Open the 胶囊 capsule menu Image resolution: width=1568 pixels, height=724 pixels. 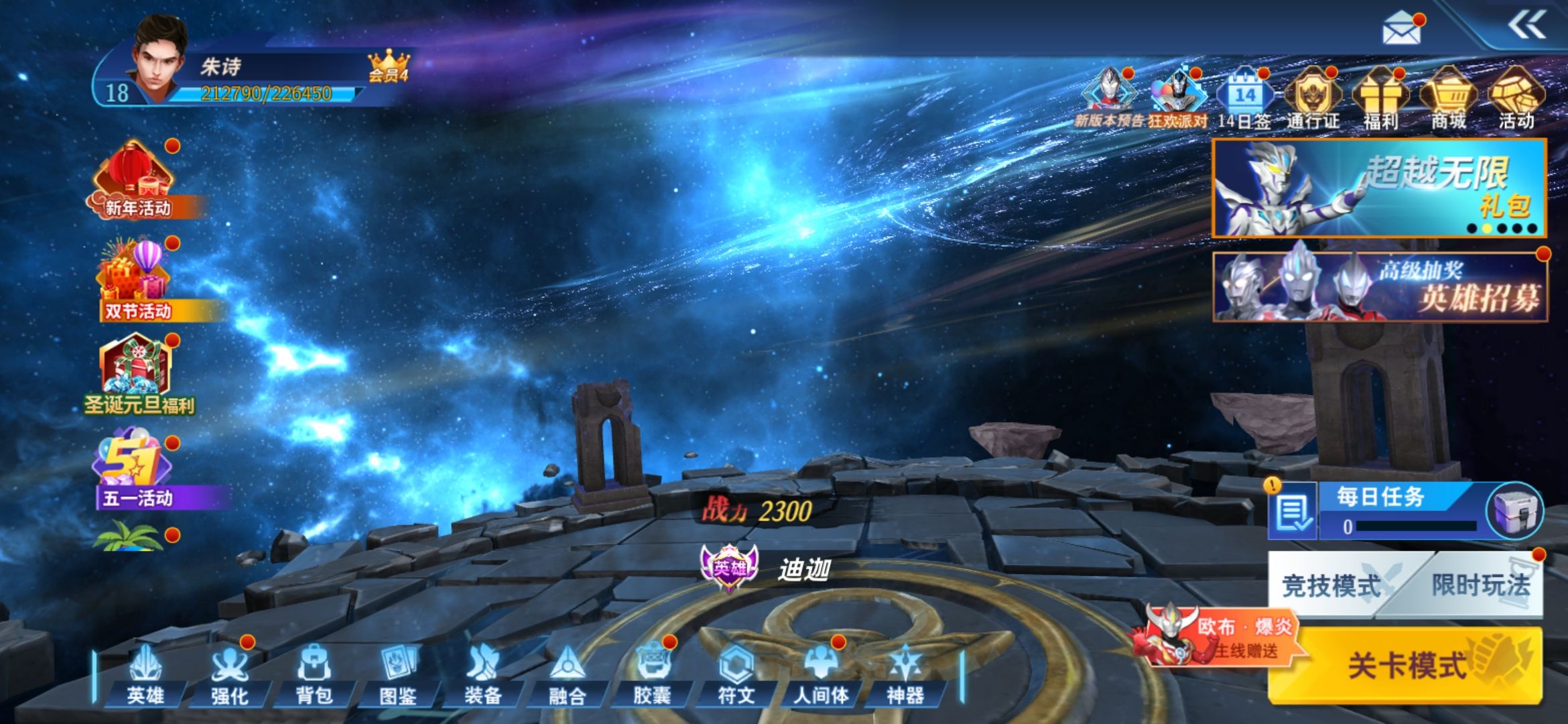click(652, 674)
